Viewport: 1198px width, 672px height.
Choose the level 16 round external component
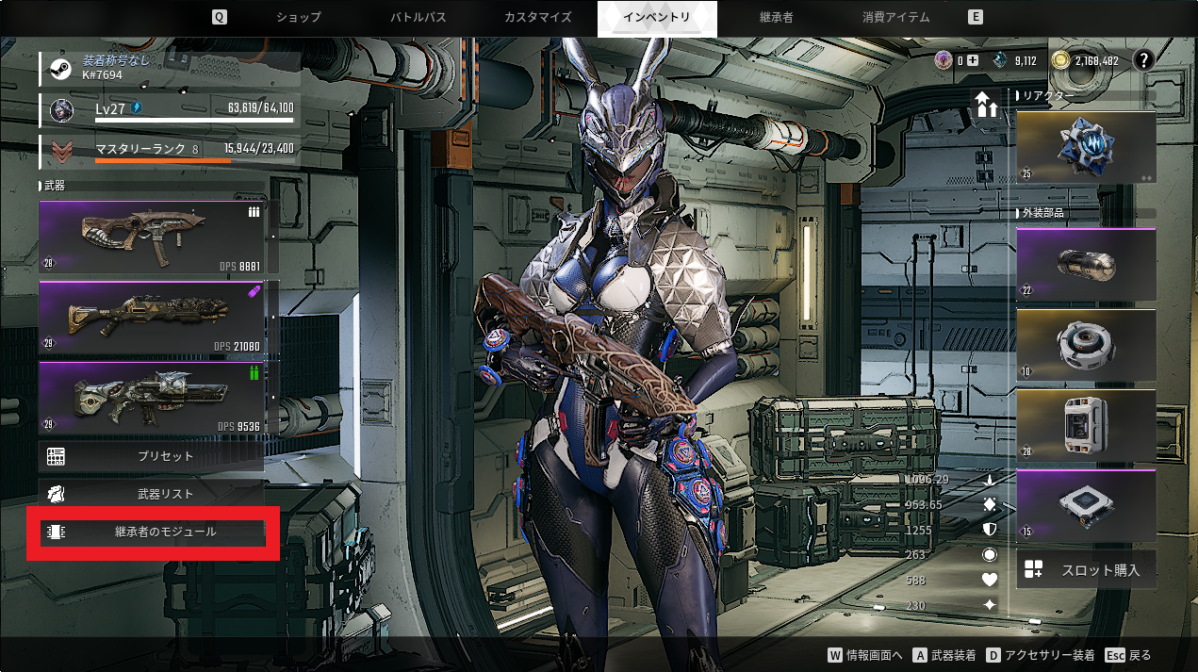pos(1086,344)
